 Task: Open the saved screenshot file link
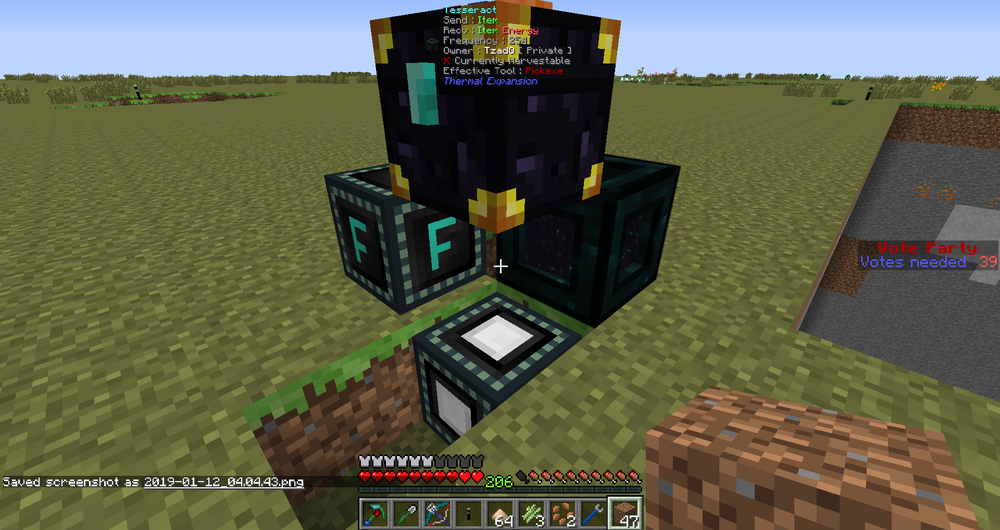point(223,482)
